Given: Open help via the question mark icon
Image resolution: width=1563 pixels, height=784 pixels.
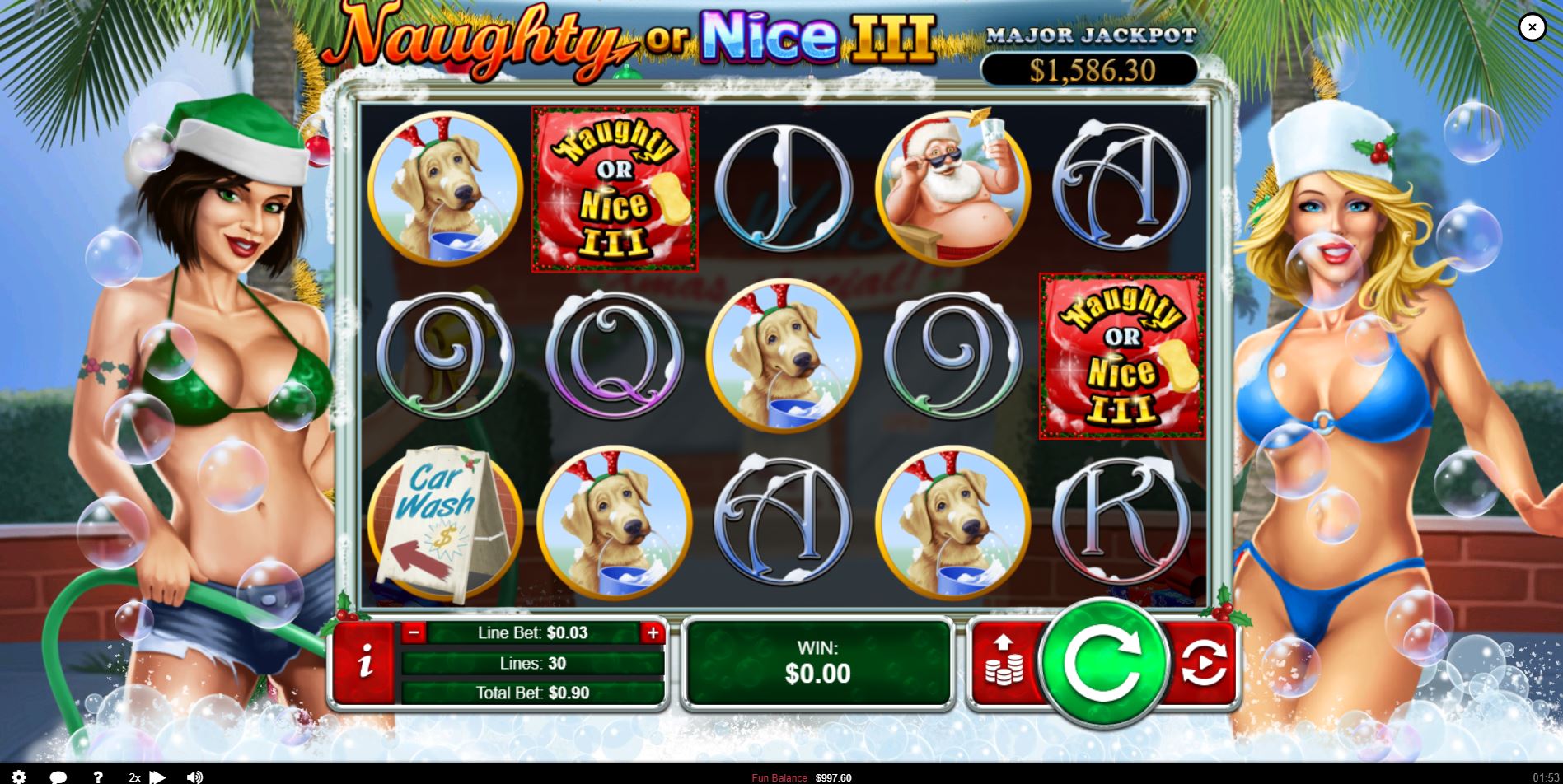Looking at the screenshot, I should (98, 777).
